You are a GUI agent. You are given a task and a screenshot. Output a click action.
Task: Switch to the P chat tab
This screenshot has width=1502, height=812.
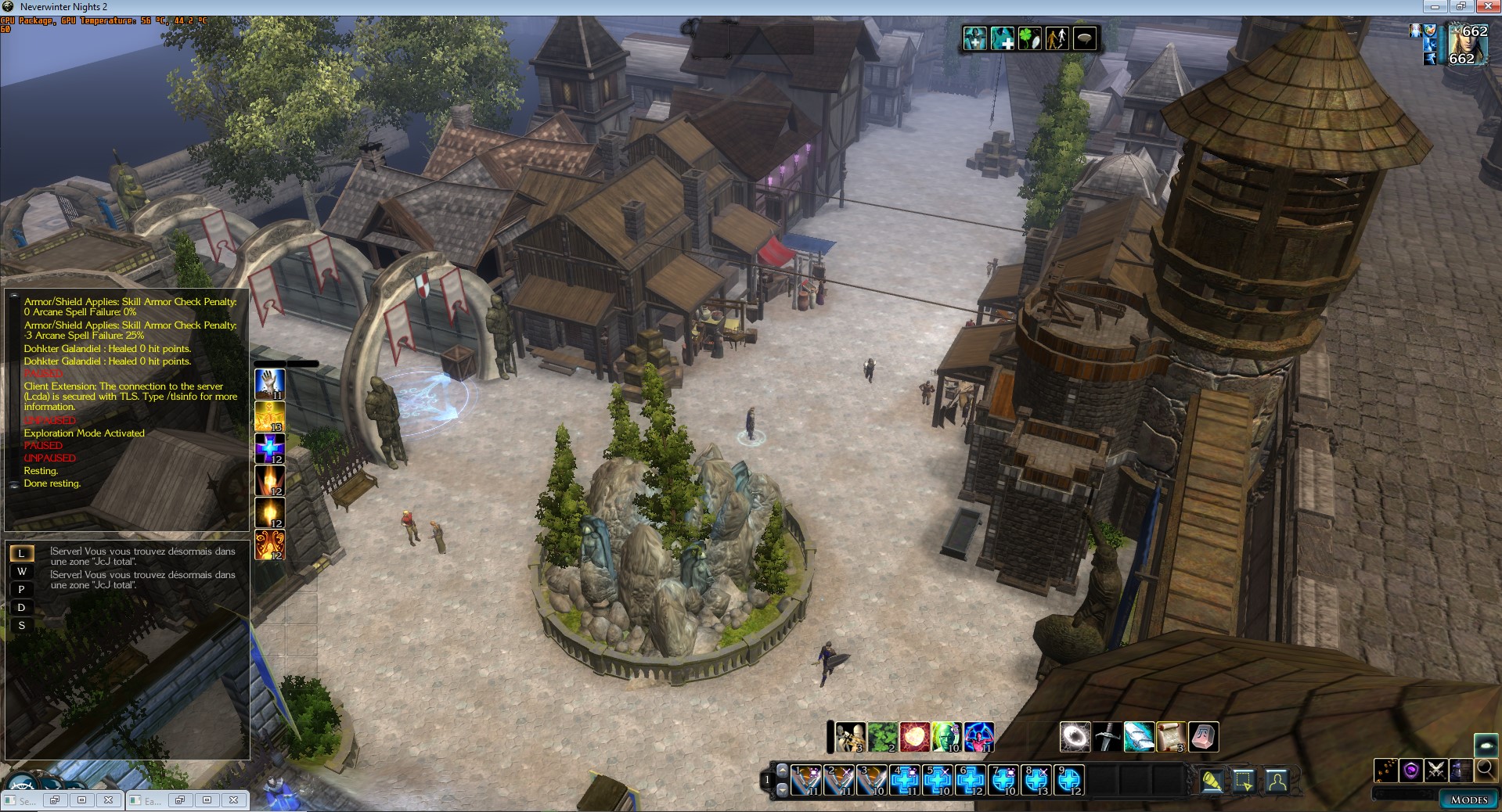(x=22, y=590)
